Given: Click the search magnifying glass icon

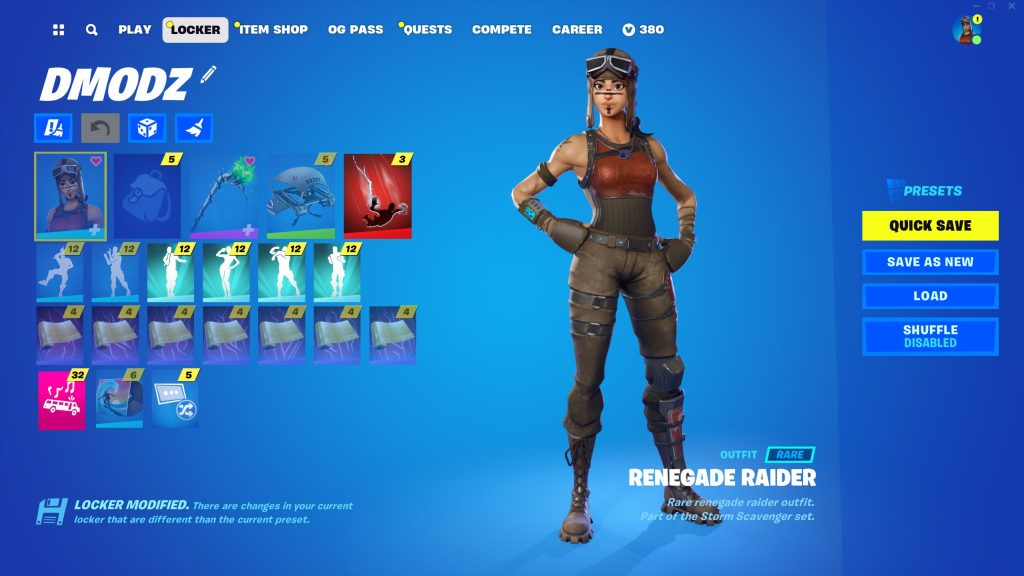Looking at the screenshot, I should pyautogui.click(x=92, y=30).
